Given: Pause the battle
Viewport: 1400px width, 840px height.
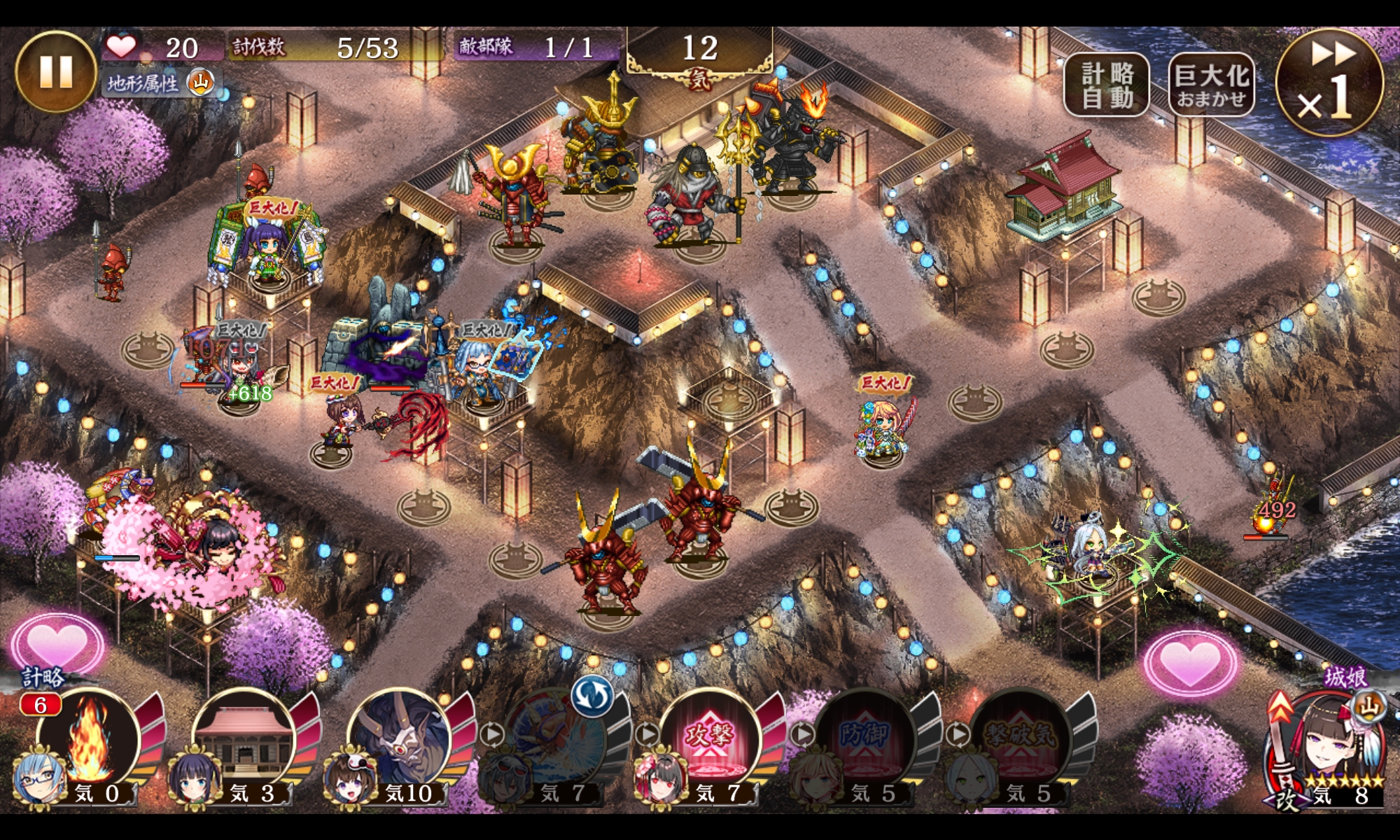Looking at the screenshot, I should pos(56,71).
